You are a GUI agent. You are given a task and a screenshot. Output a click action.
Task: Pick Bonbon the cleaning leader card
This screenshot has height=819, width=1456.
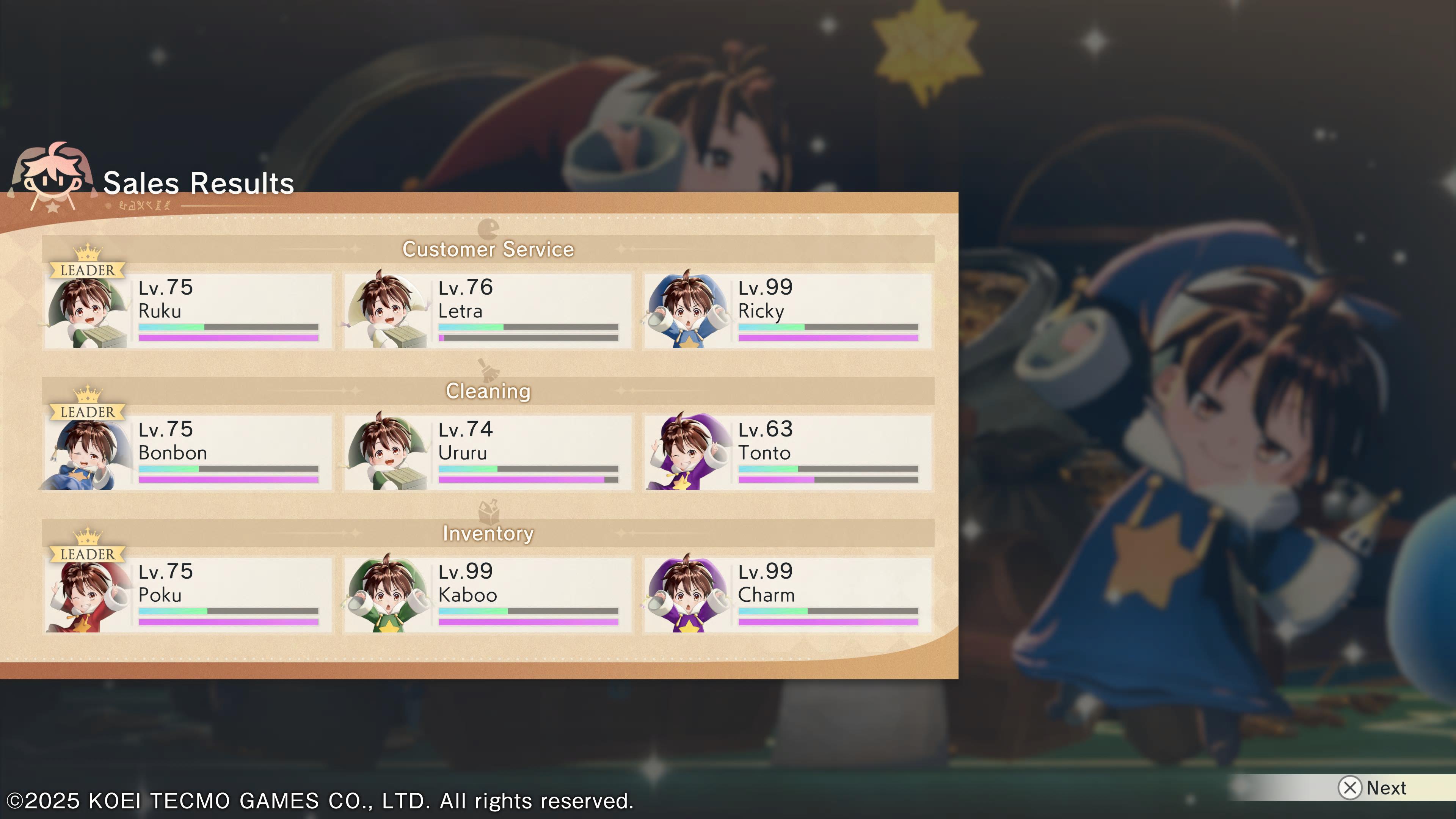click(x=188, y=453)
